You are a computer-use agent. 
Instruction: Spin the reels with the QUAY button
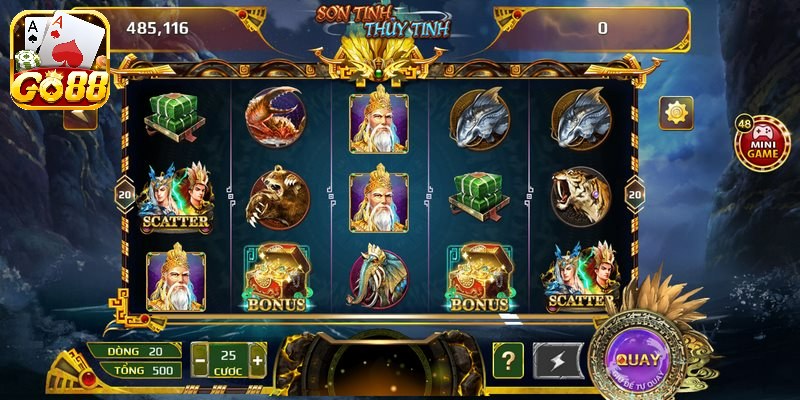point(637,358)
